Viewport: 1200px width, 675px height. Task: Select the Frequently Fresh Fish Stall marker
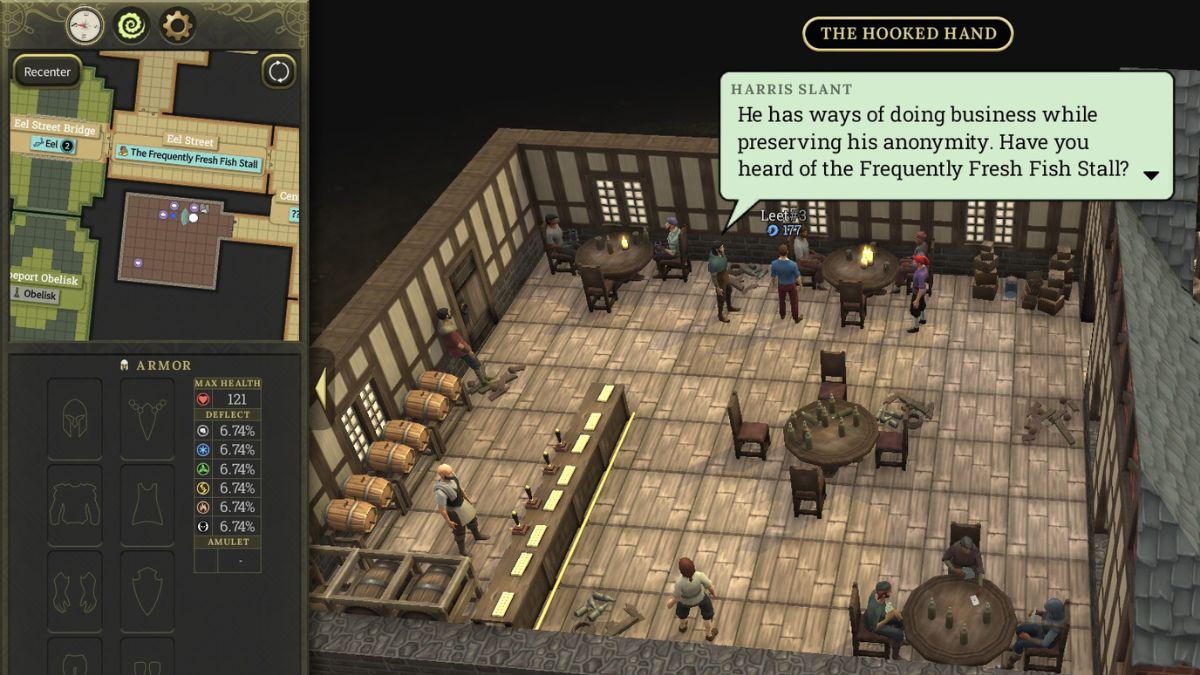point(188,153)
